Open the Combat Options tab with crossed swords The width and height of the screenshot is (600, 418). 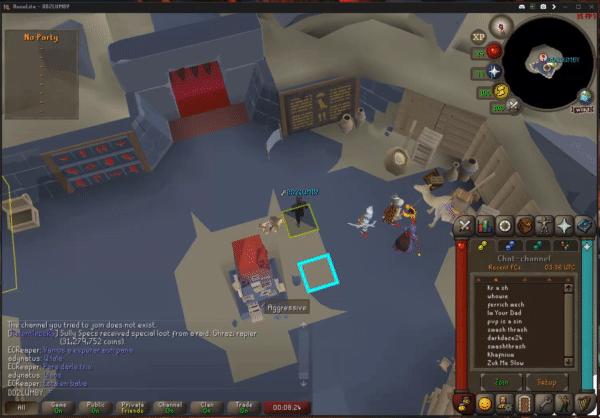coord(465,225)
